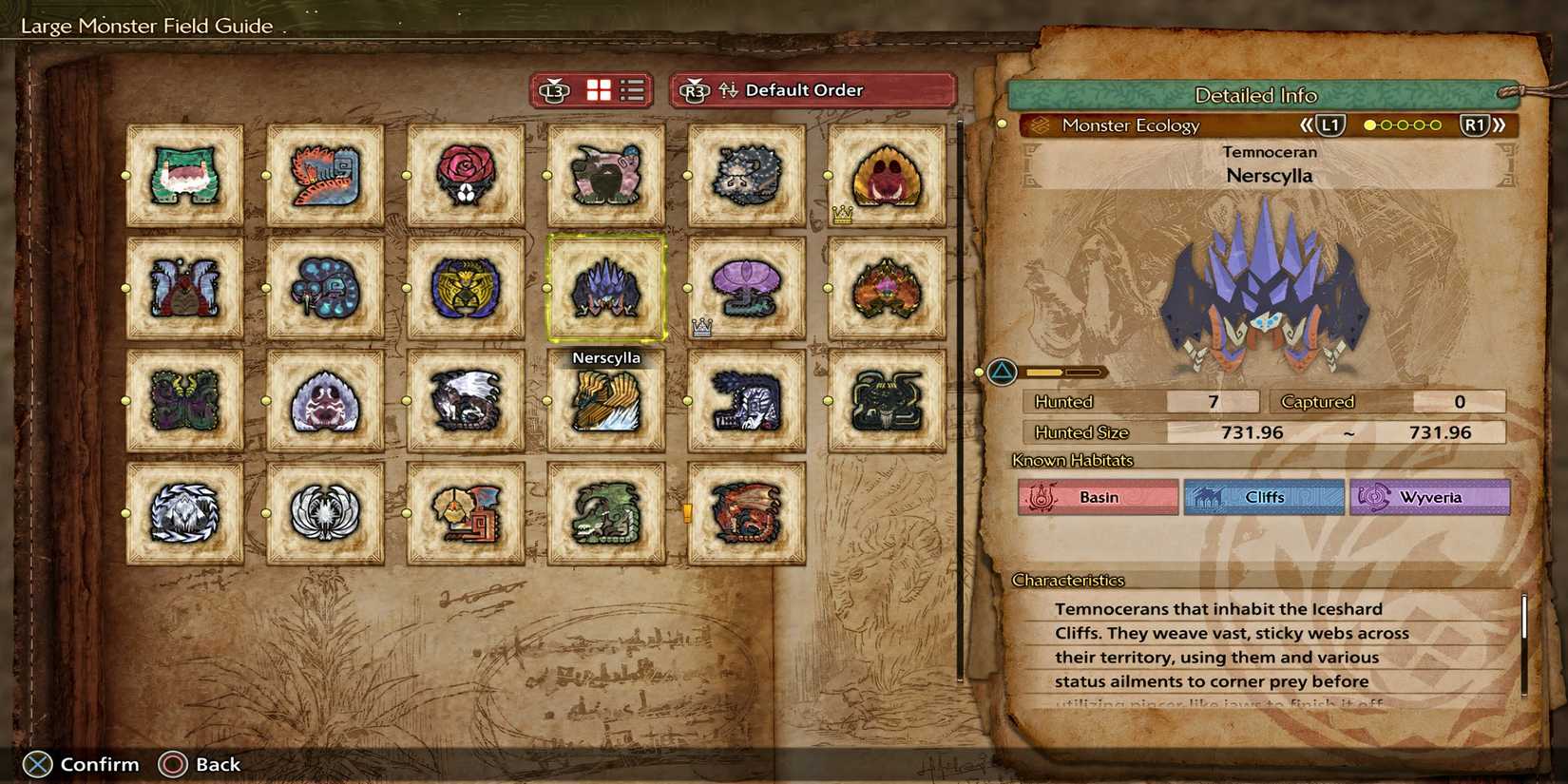Advance to the next info page with R1 arrow
The image size is (1568, 784).
1473,124
